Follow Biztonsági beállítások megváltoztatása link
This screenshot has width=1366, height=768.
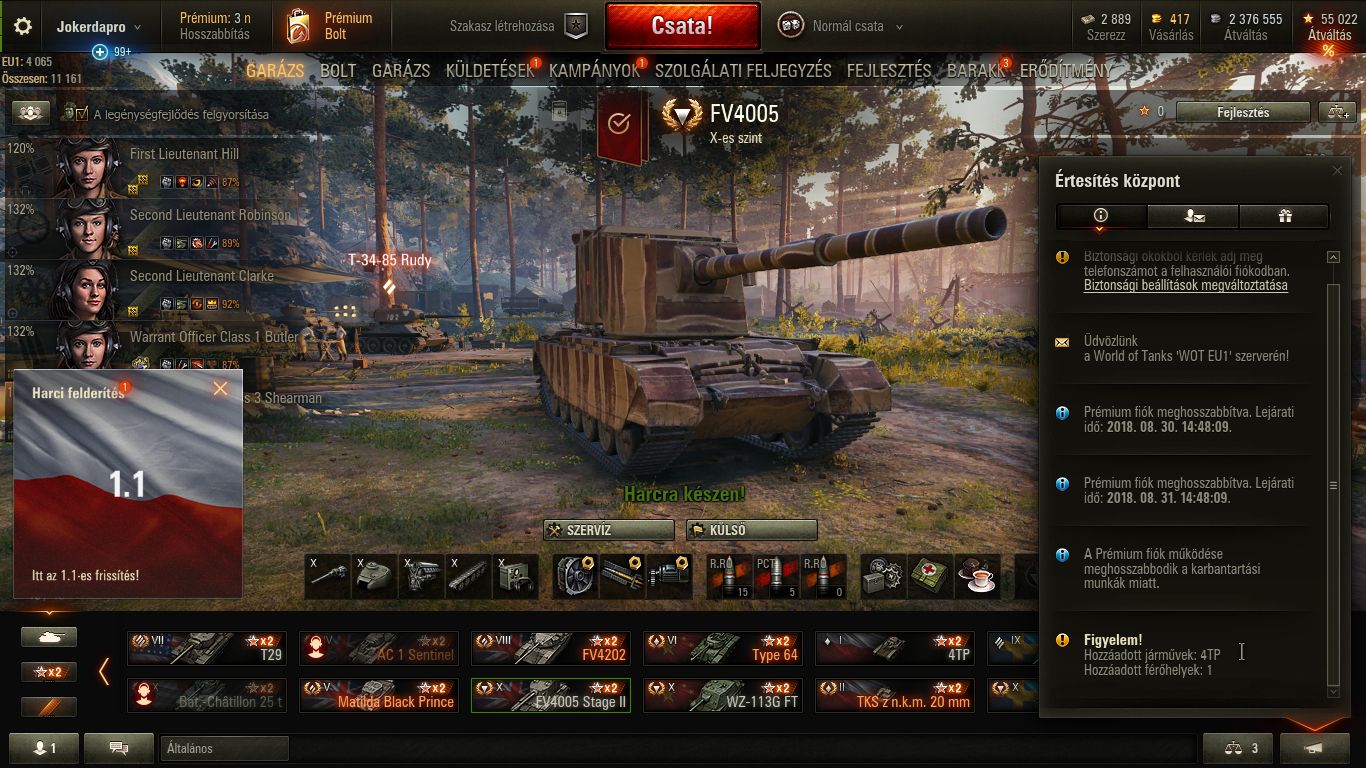click(1185, 285)
